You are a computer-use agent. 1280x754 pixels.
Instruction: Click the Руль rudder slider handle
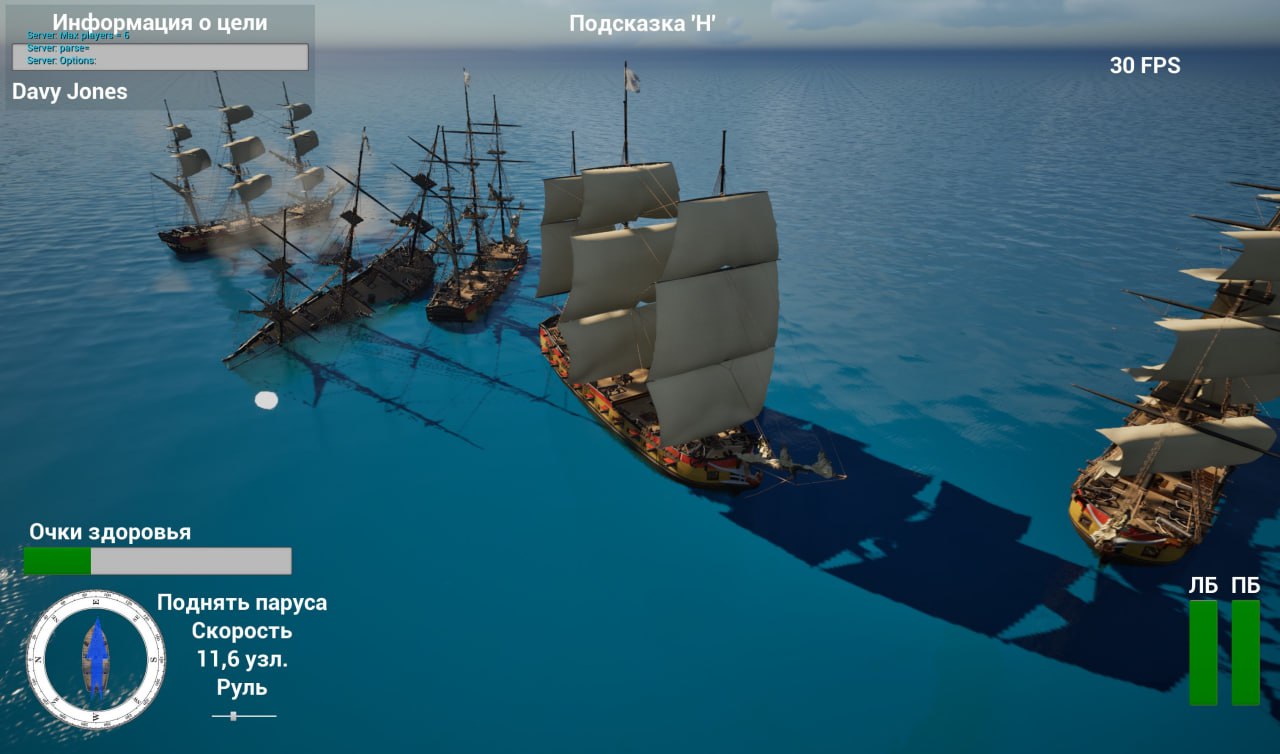click(233, 716)
